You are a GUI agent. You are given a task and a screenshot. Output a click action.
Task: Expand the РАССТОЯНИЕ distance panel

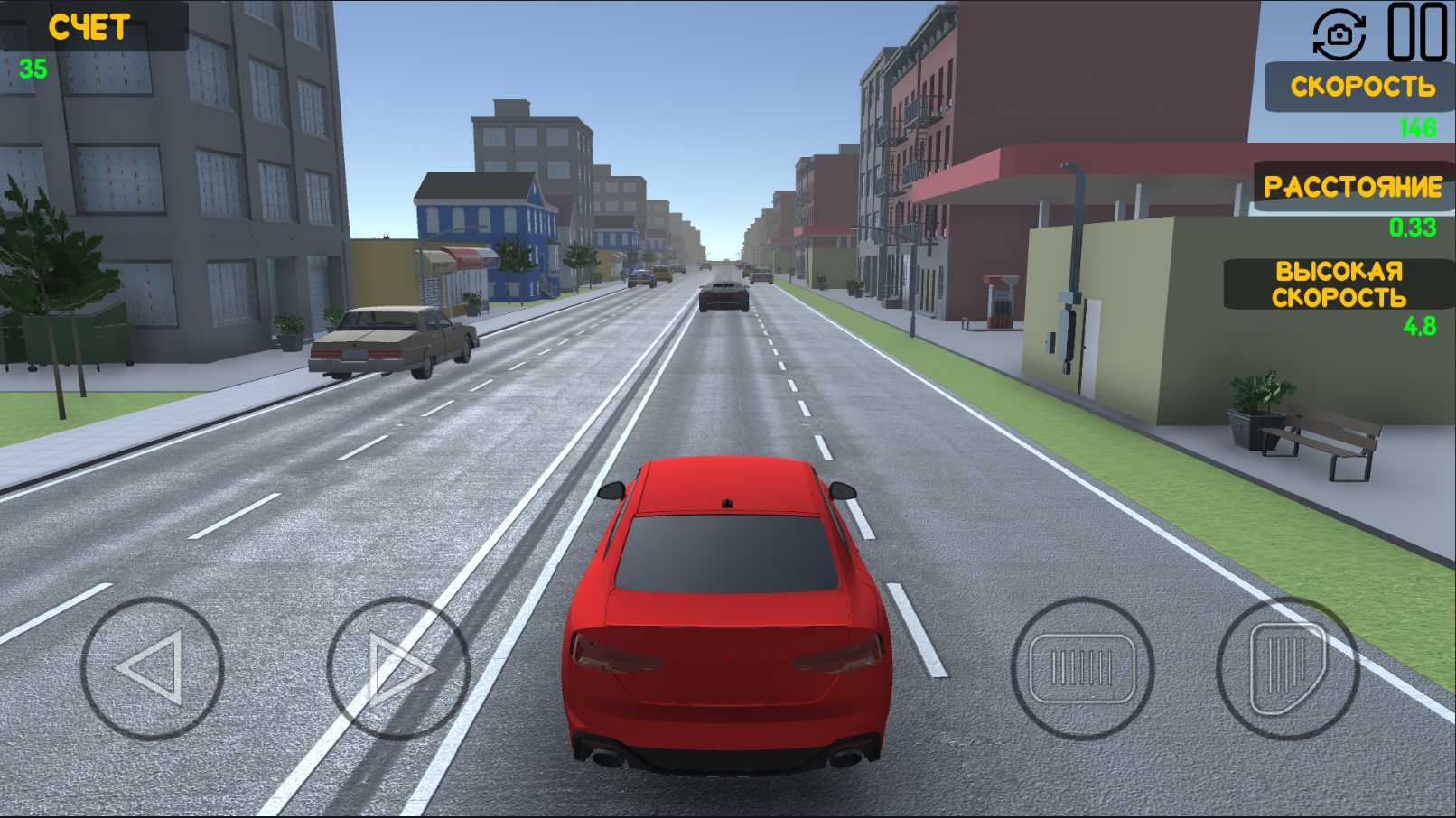click(1352, 187)
